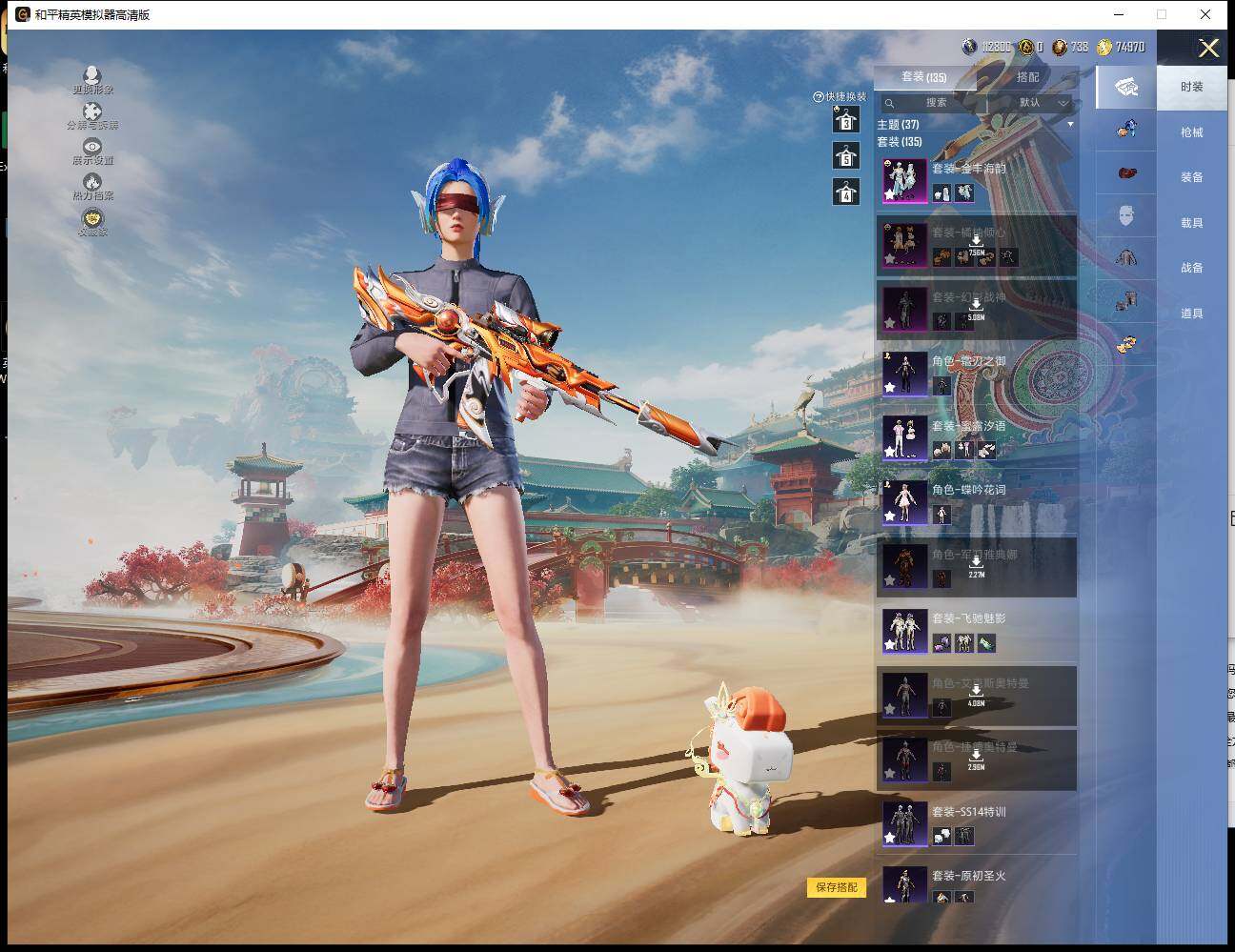Switch to the 搭配 tab
This screenshot has width=1235, height=952.
[x=1027, y=77]
